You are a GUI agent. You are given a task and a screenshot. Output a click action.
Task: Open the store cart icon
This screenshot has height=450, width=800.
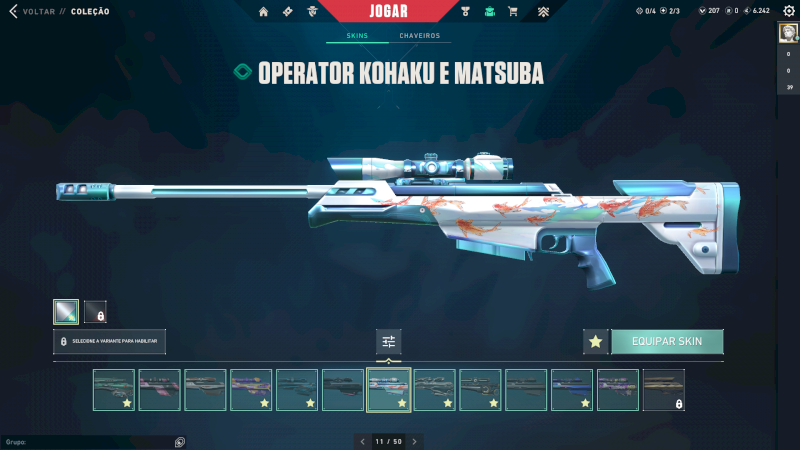[513, 12]
